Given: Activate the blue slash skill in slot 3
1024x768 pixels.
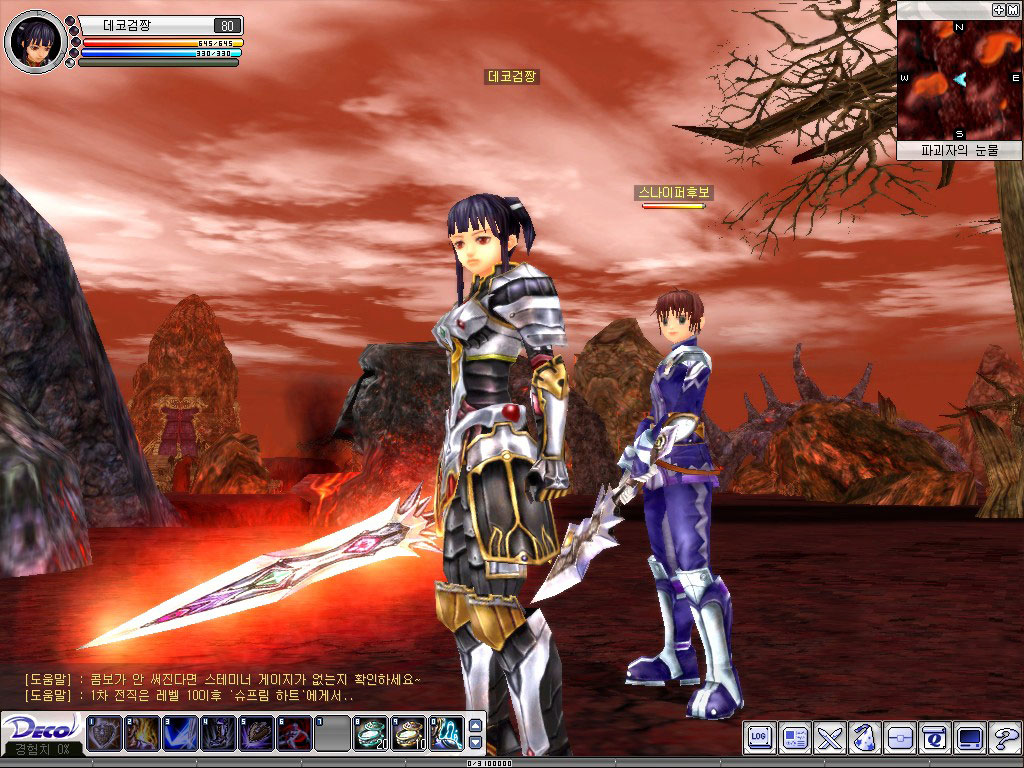Looking at the screenshot, I should (x=180, y=734).
